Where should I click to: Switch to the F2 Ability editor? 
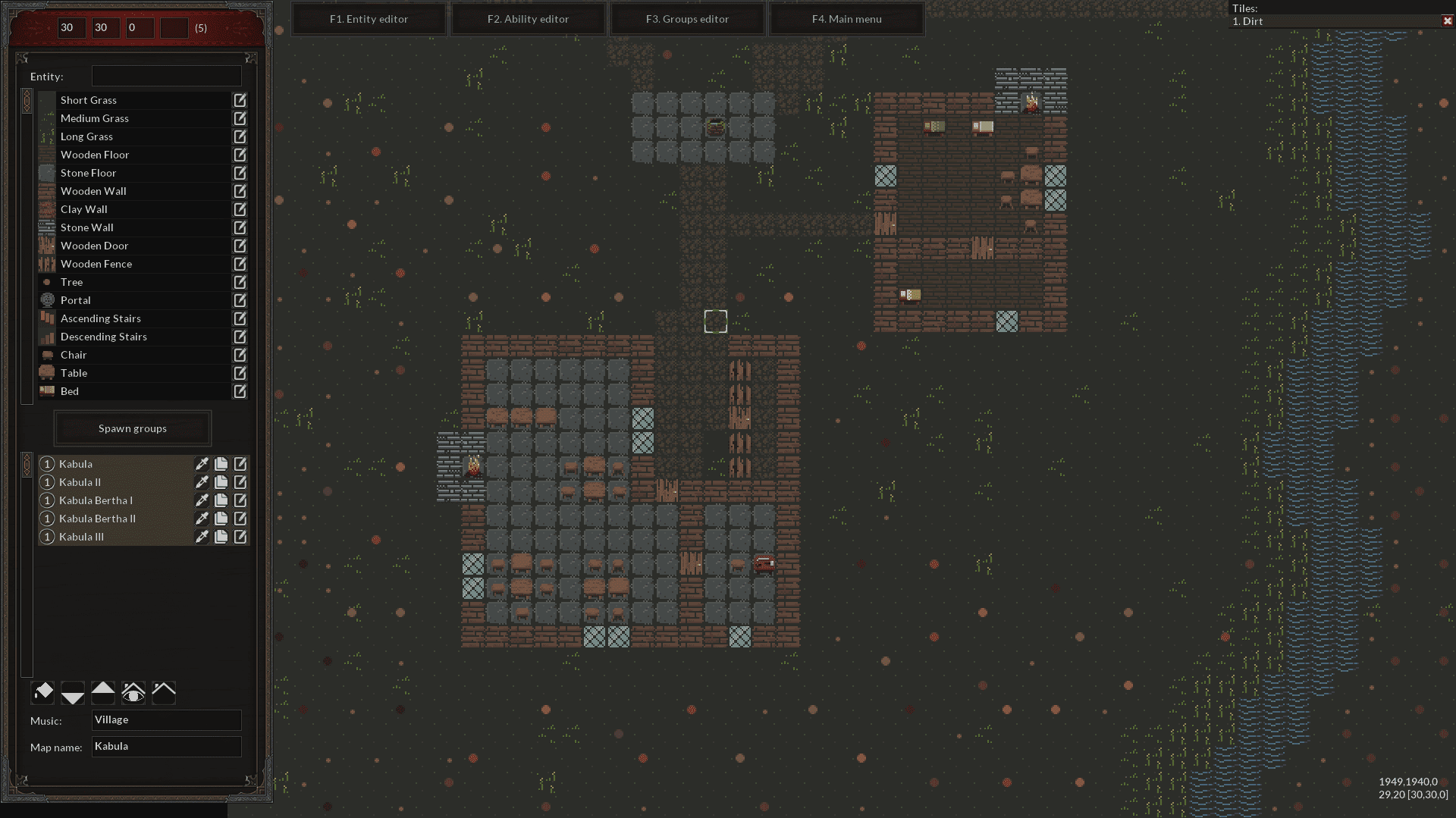528,19
